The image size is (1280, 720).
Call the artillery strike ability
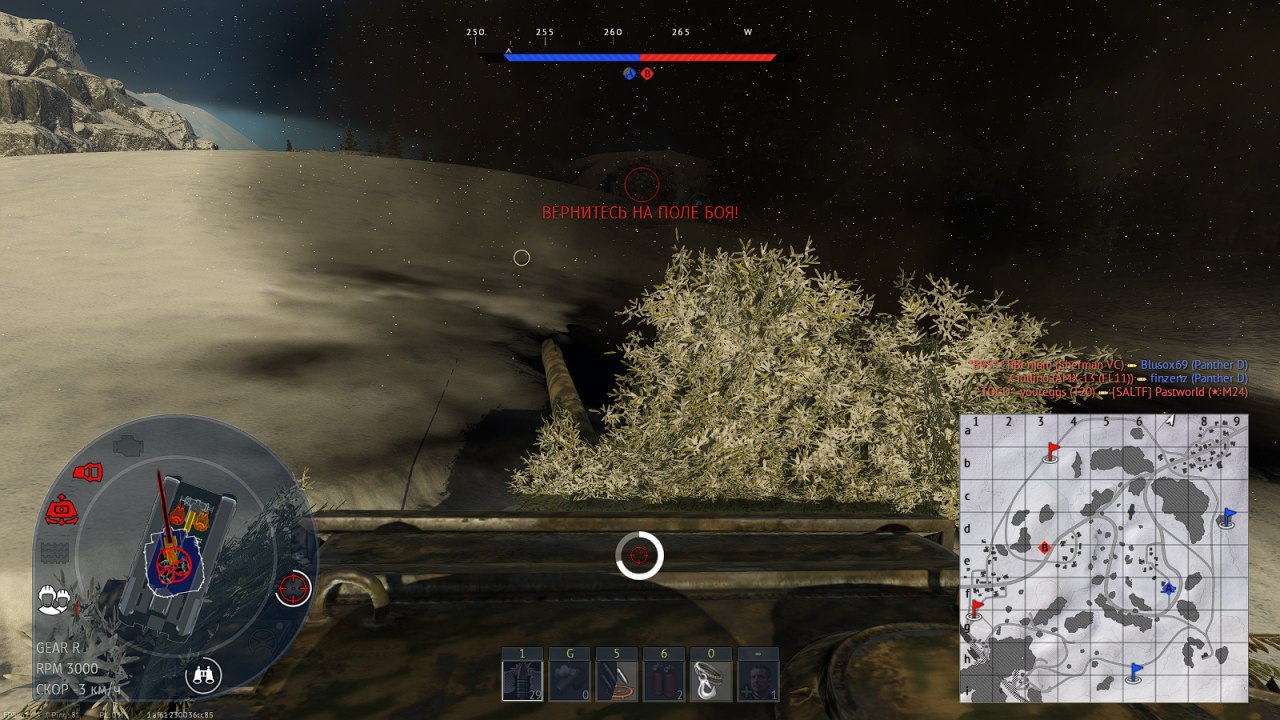[x=616, y=680]
